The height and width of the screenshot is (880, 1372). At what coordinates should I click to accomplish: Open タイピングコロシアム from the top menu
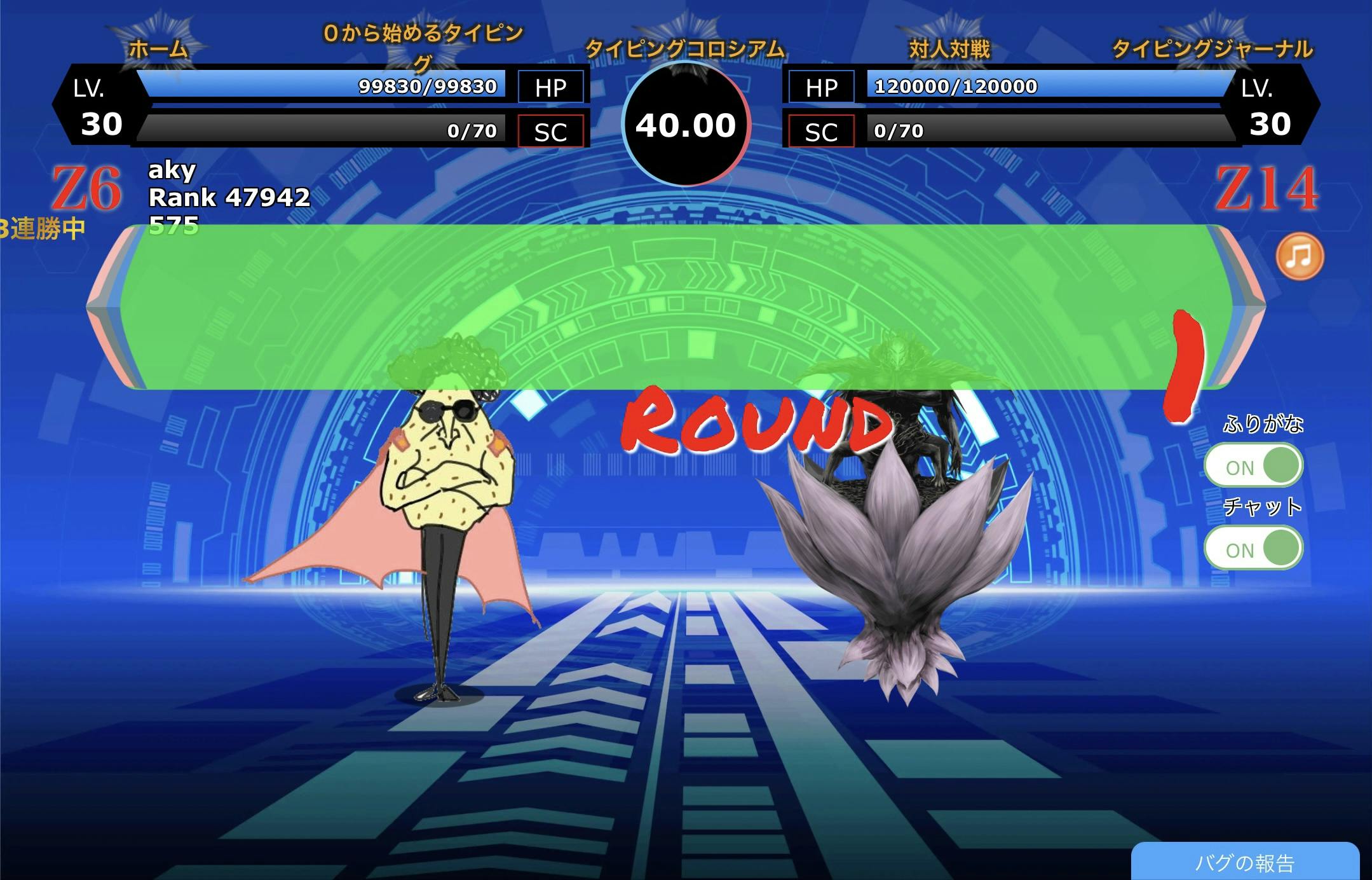(x=684, y=49)
